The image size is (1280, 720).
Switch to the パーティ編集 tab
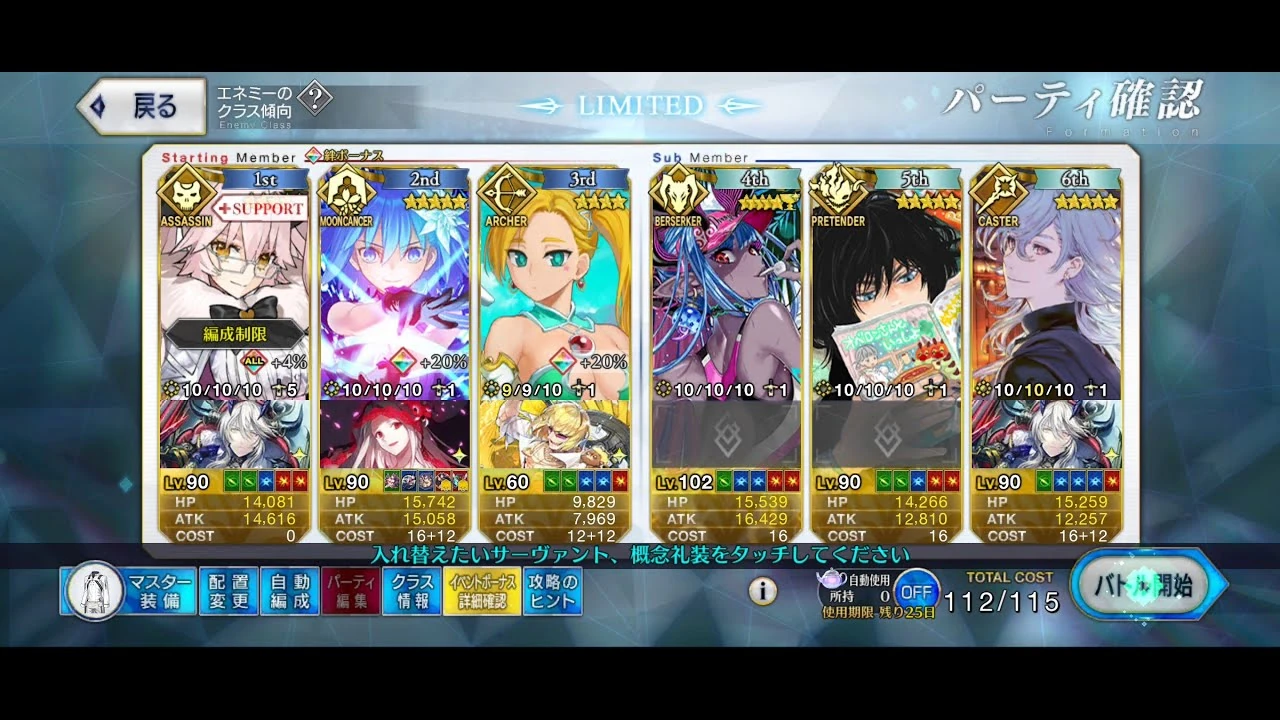pyautogui.click(x=349, y=588)
